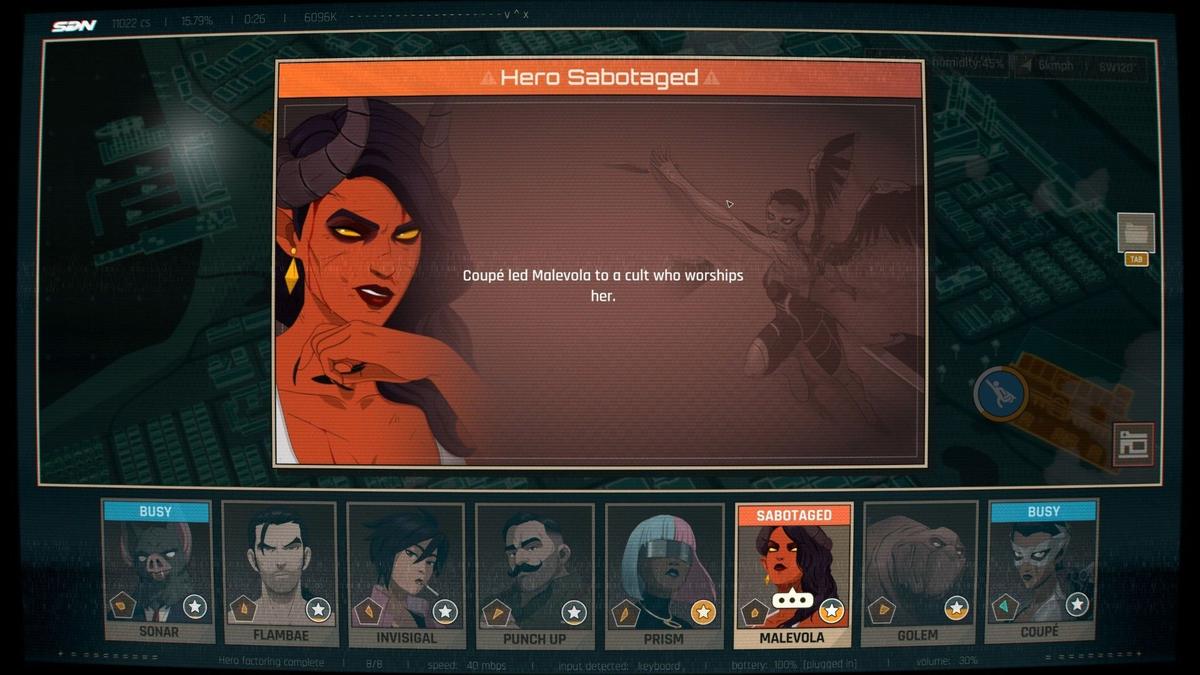Click the blue running-hero mission marker
The height and width of the screenshot is (675, 1200).
pos(1001,393)
